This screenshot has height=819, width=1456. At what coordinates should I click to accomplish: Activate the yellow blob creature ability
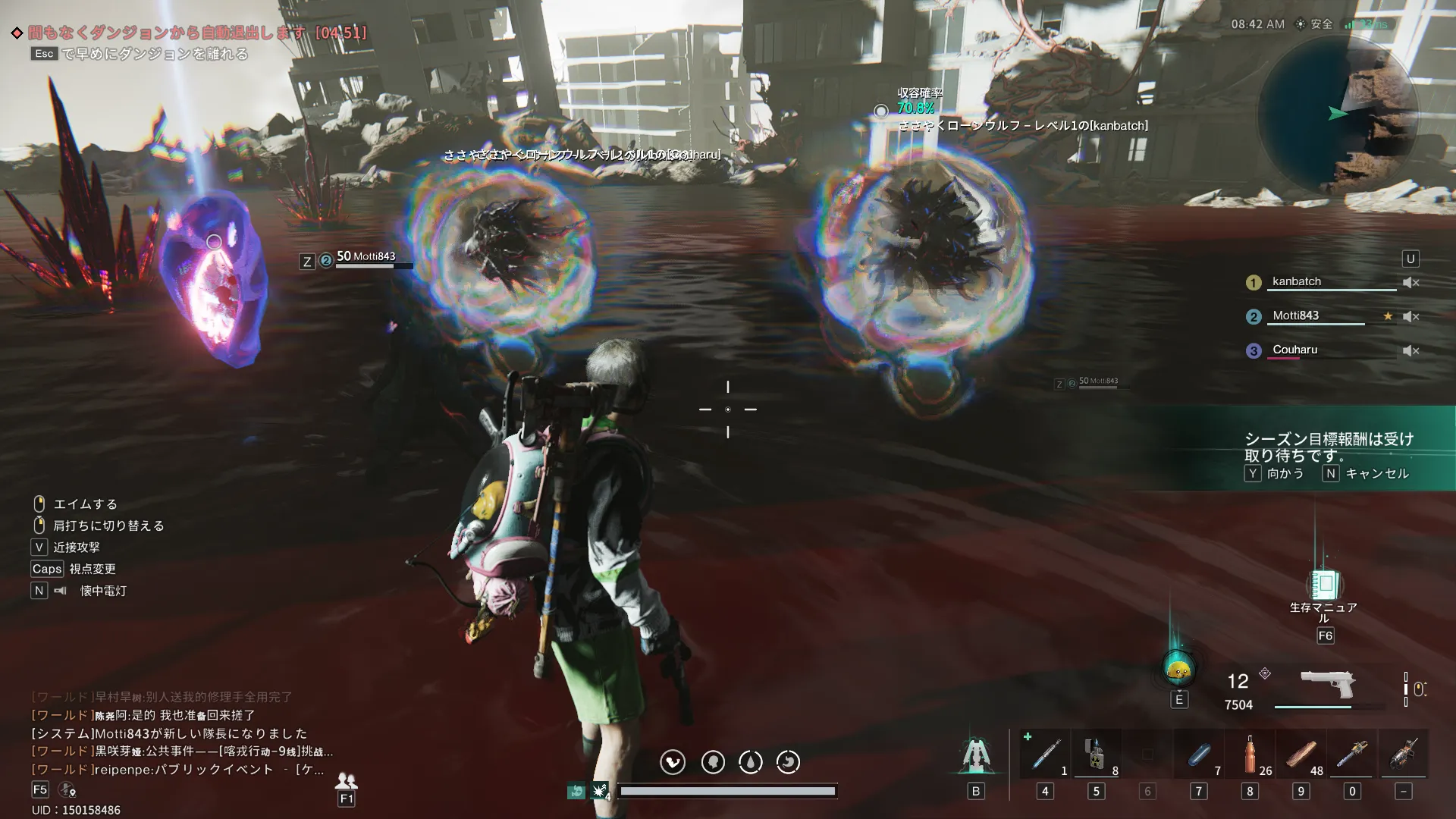(1178, 669)
